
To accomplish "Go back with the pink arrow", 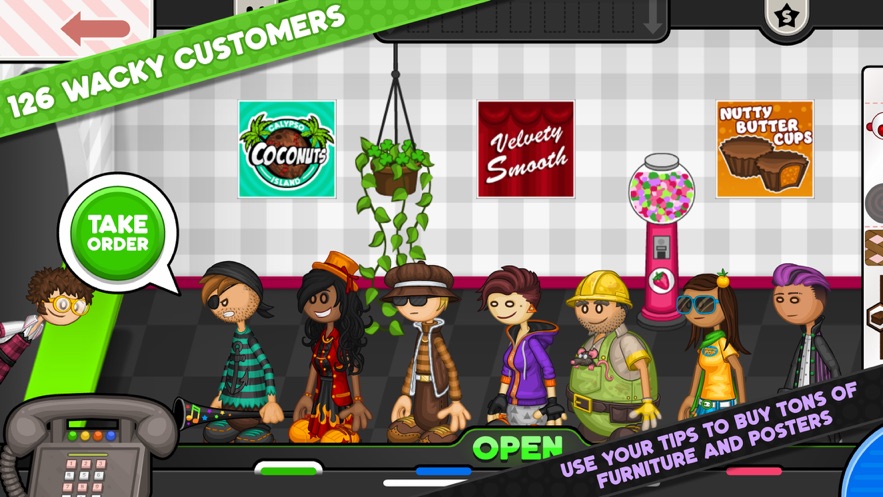I will pos(95,28).
